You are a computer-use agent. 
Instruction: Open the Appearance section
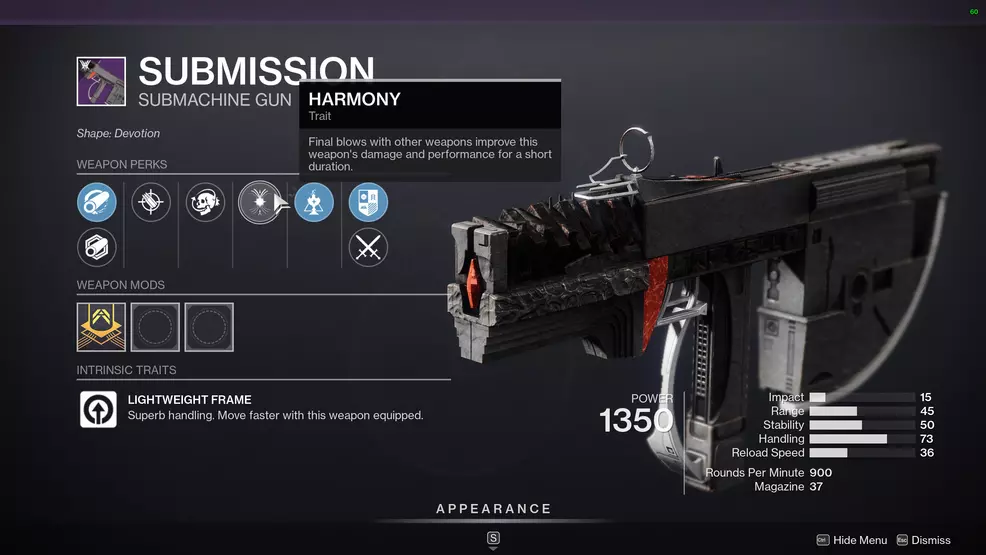[493, 510]
